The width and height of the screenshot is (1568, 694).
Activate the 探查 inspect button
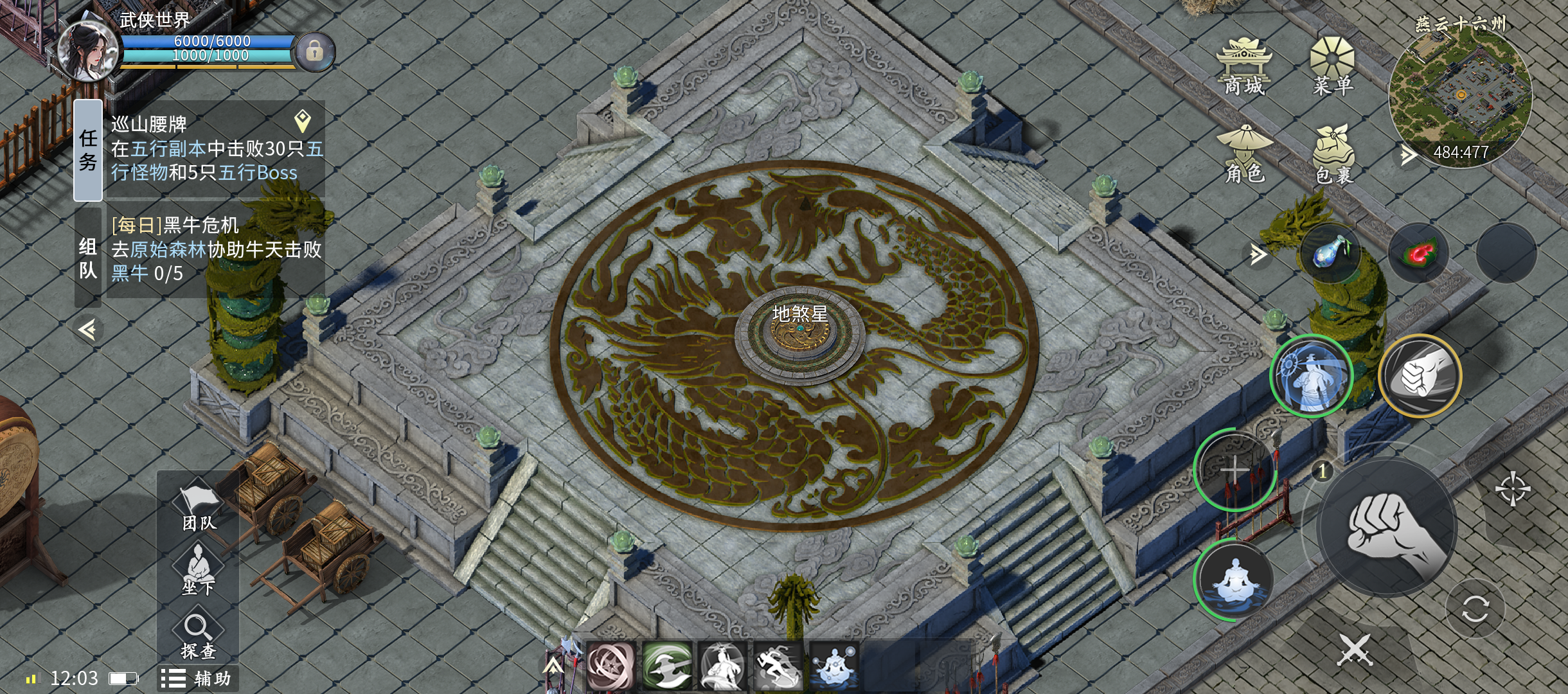point(198,636)
